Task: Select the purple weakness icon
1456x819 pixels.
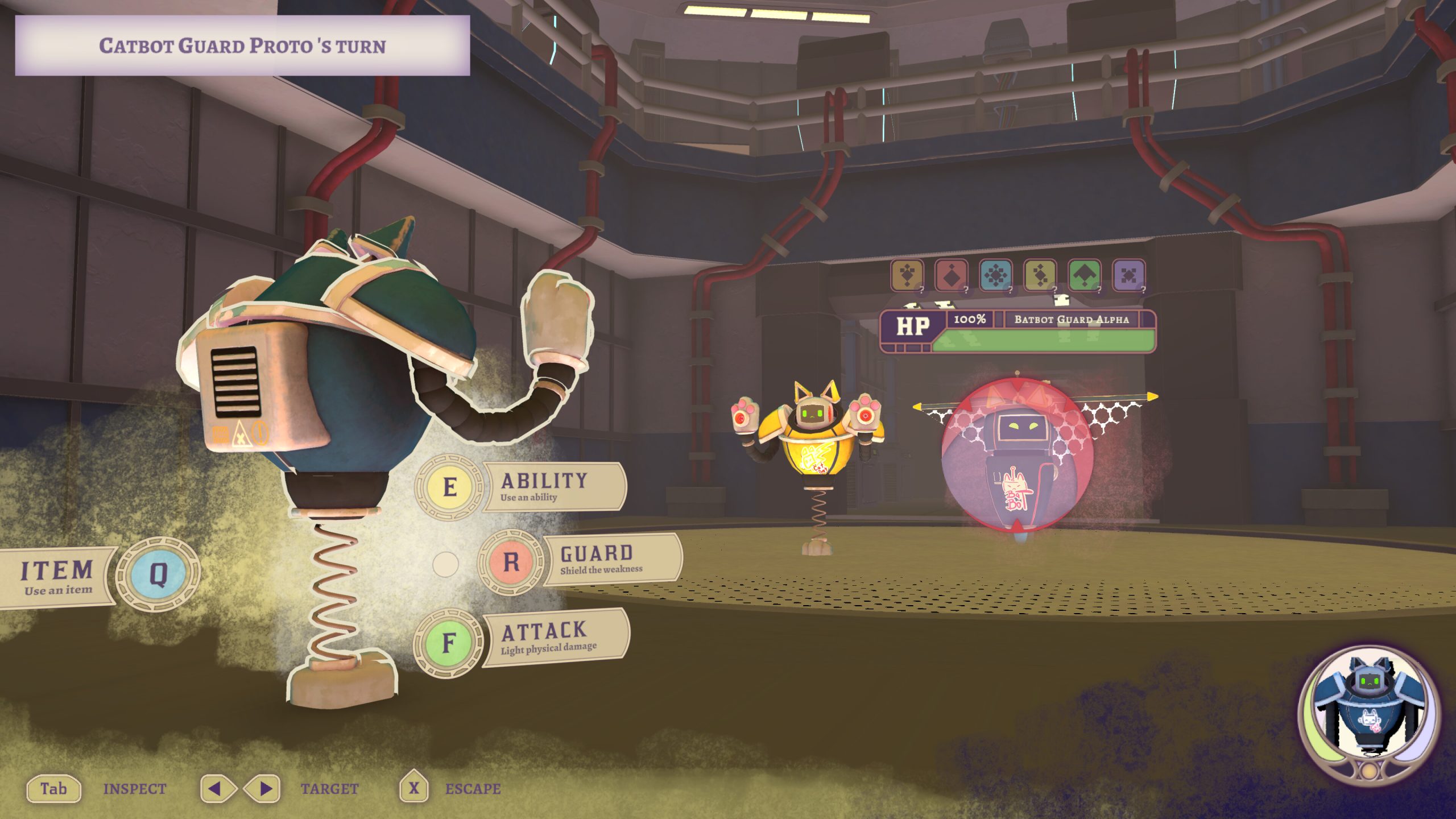Action: tap(1128, 276)
